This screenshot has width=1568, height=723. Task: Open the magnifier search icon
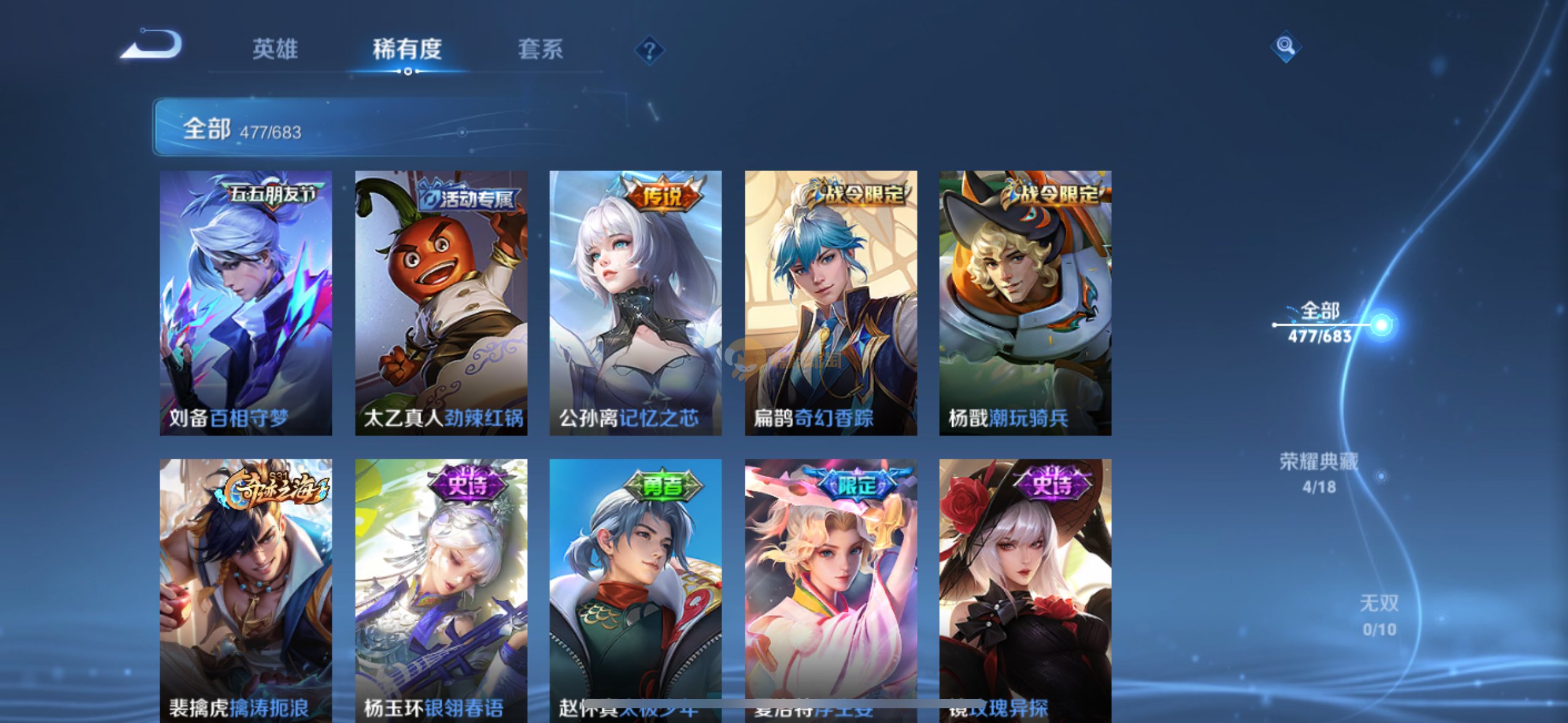(x=1285, y=46)
